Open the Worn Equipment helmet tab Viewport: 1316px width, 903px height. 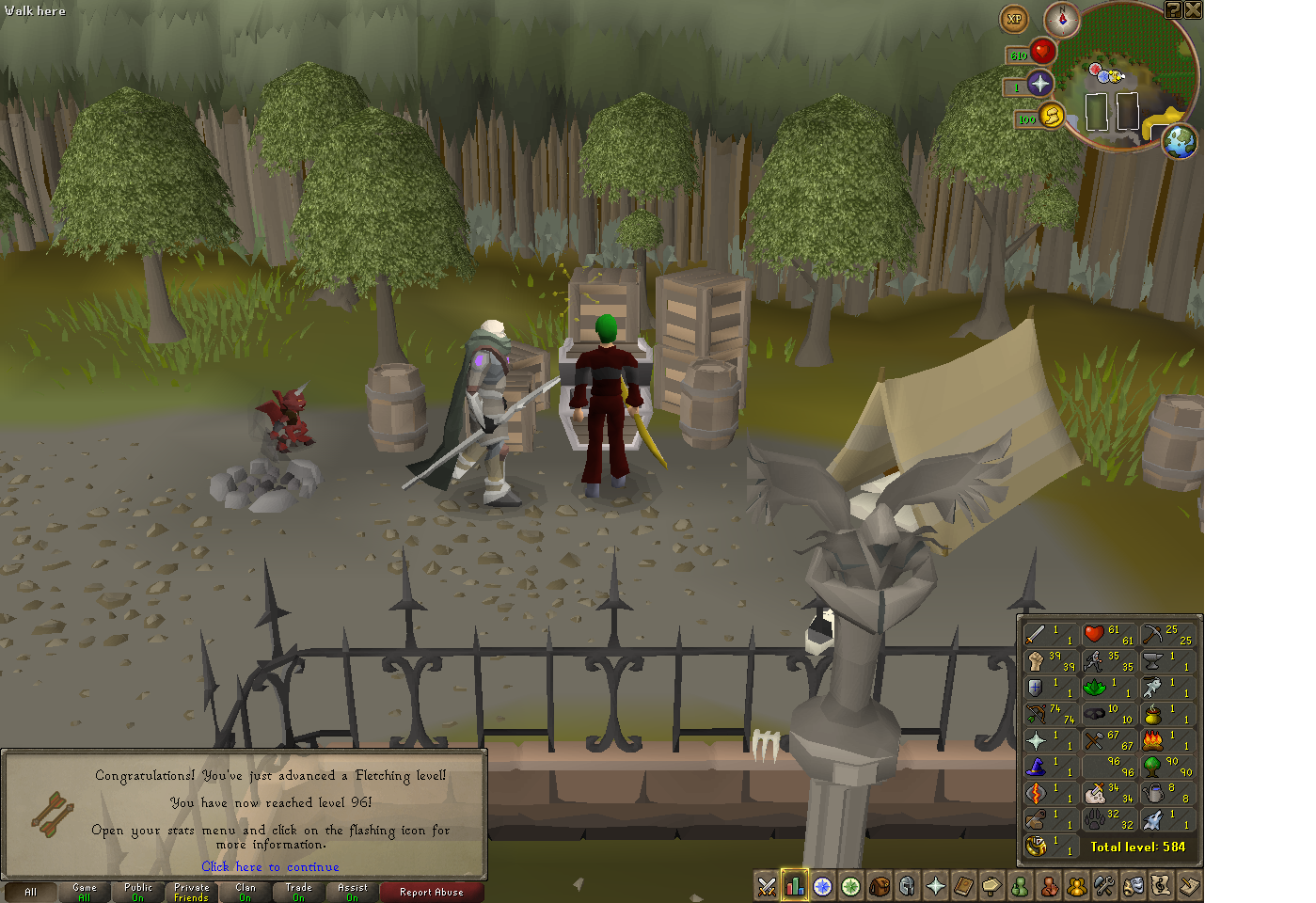click(907, 885)
